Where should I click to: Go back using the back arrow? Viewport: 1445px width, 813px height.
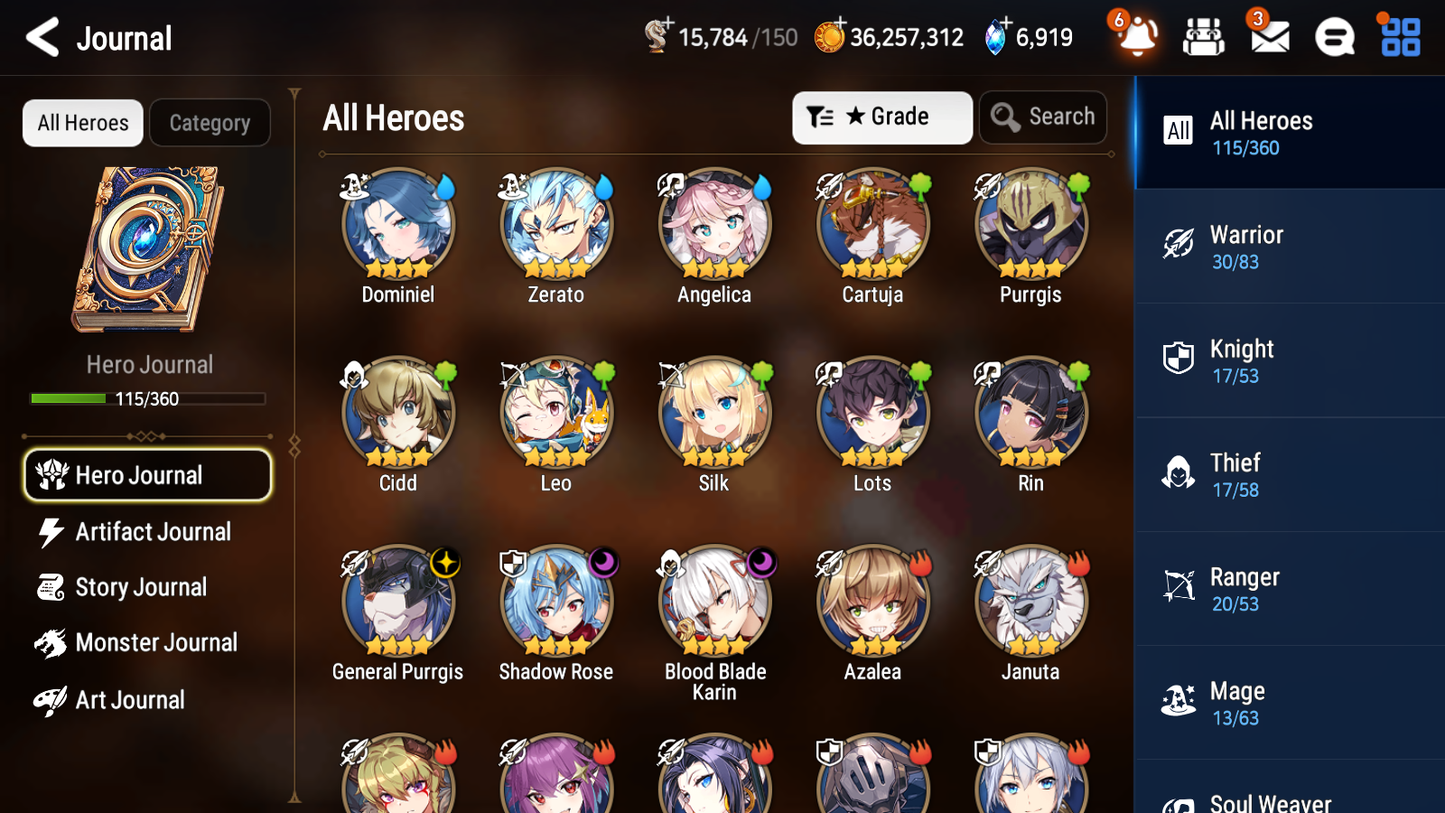40,38
